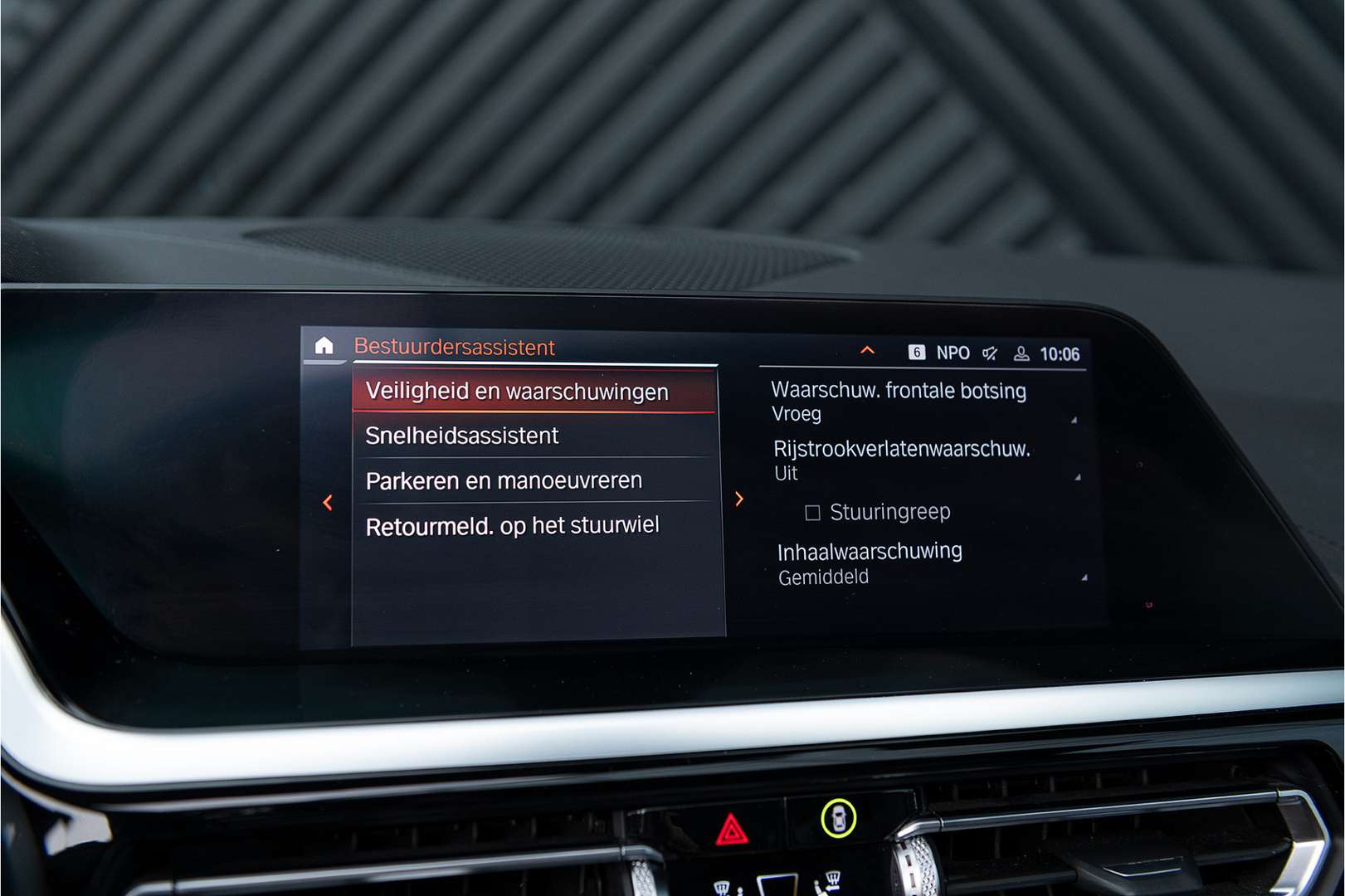The image size is (1345, 896).
Task: Click the orange right navigation arrow
Action: coord(739,499)
